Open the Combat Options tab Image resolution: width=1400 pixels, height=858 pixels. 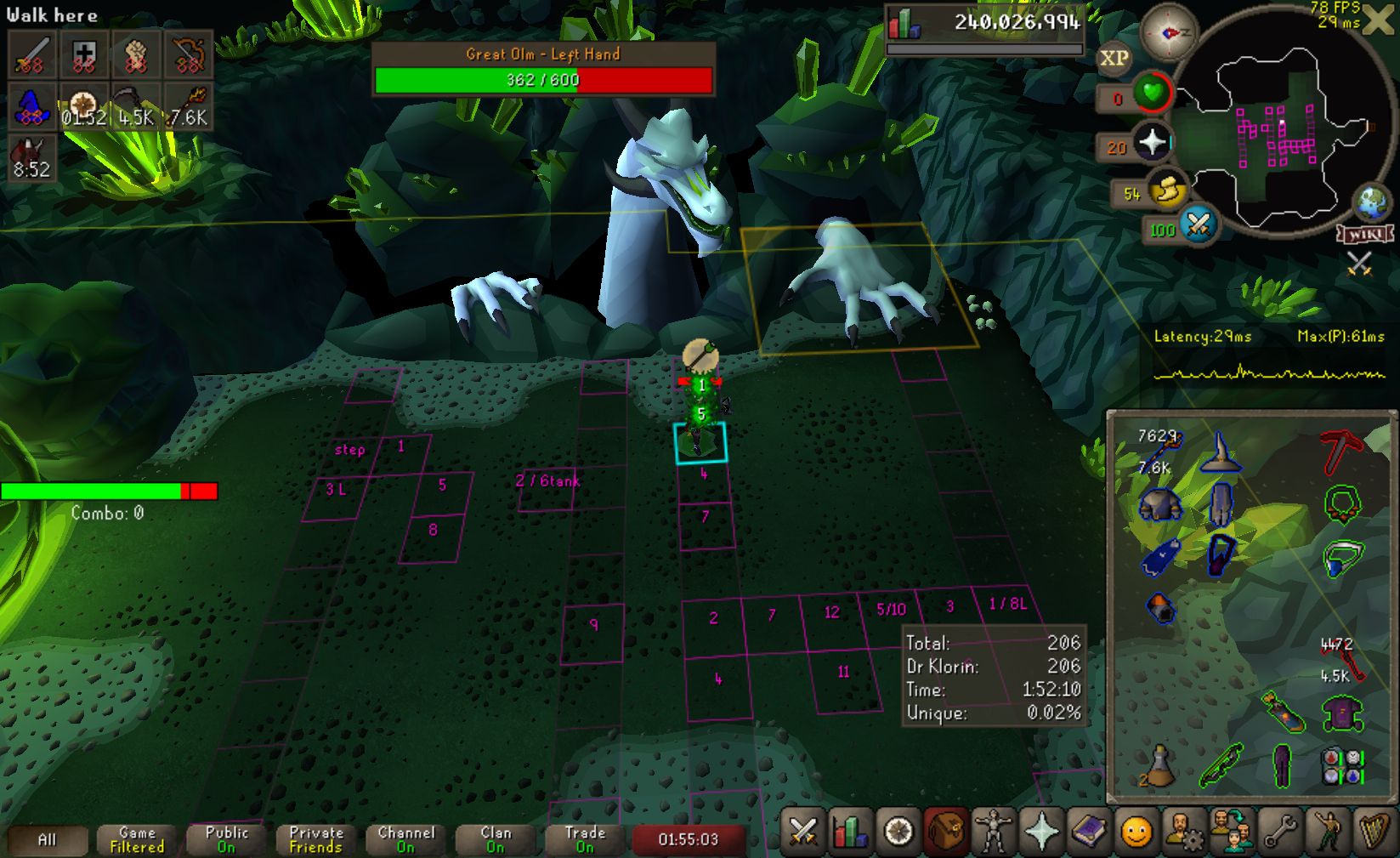802,832
